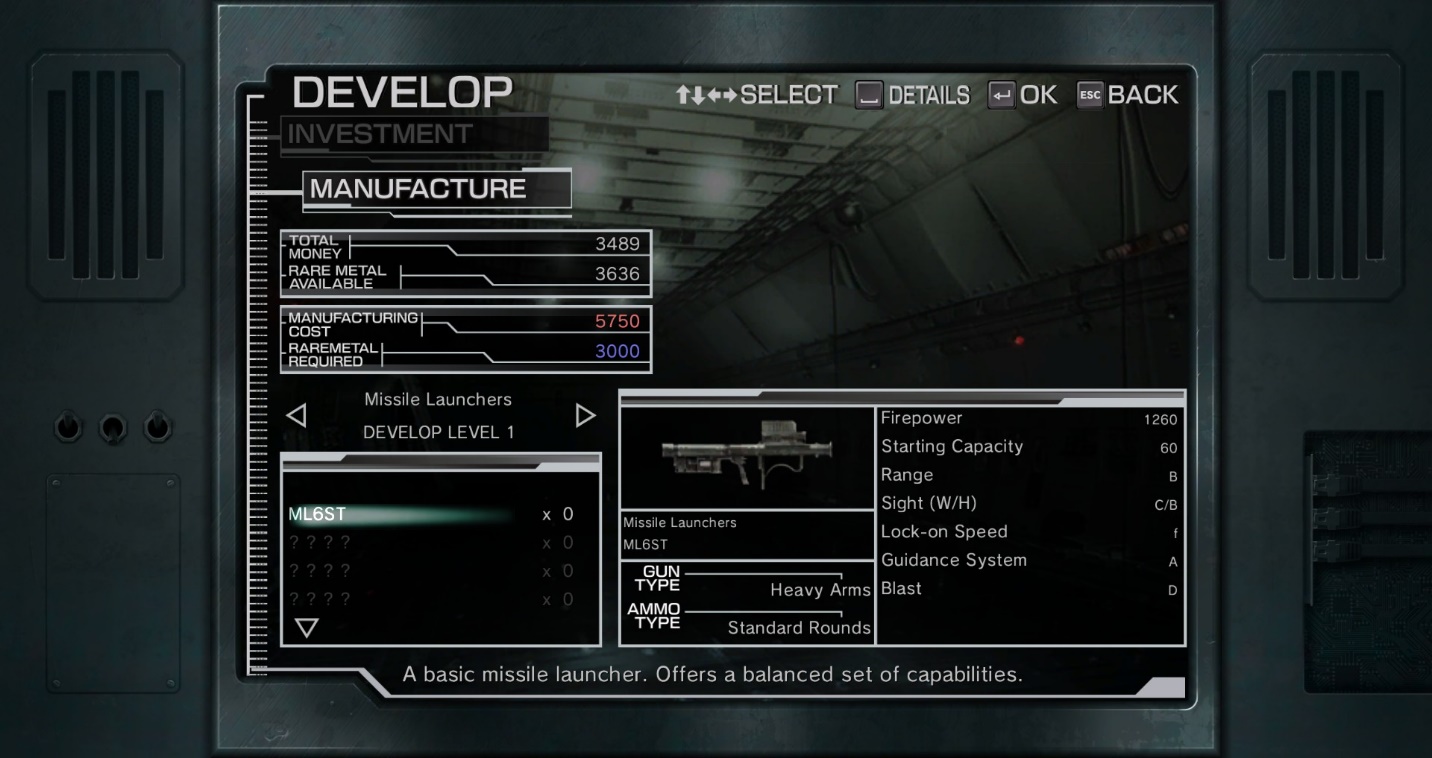Switch to the Investment tab

380,134
